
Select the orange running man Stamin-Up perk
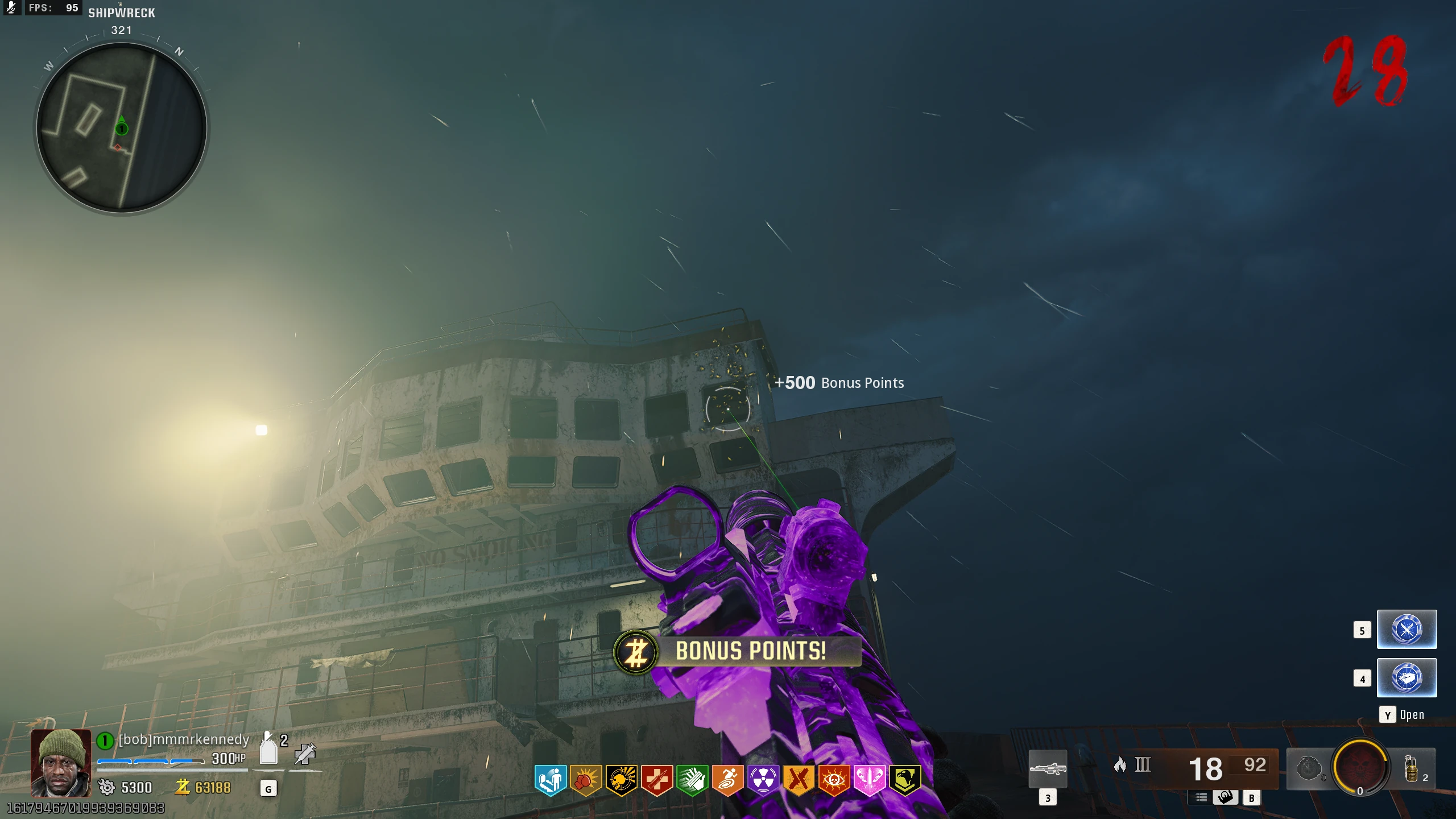click(x=727, y=779)
